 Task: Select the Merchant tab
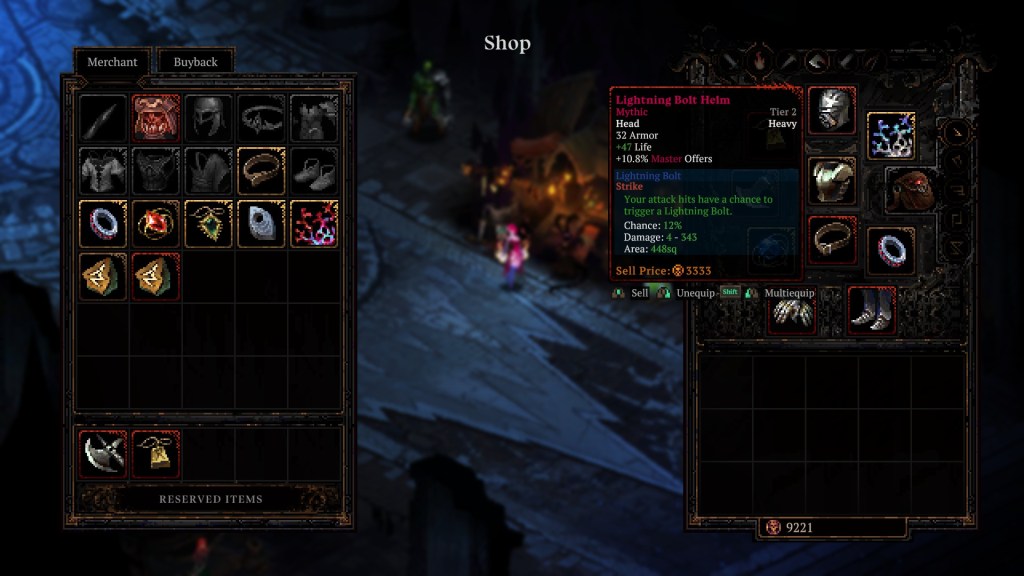point(112,62)
